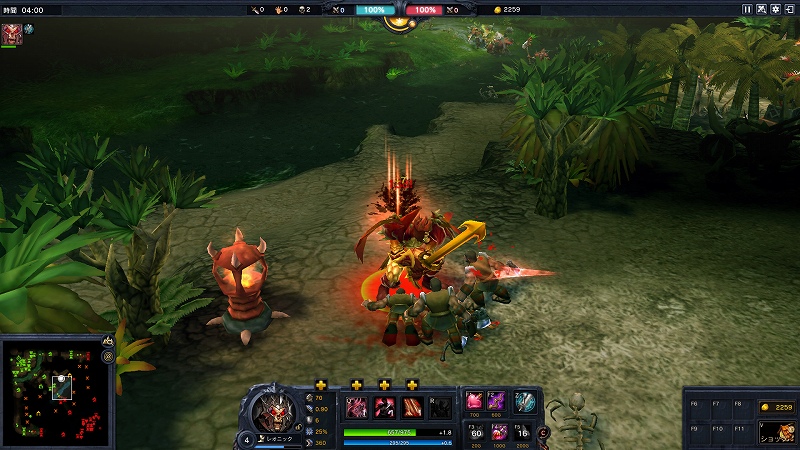This screenshot has width=800, height=450.
Task: Open settings with the top-right gear icon
Action: (775, 9)
